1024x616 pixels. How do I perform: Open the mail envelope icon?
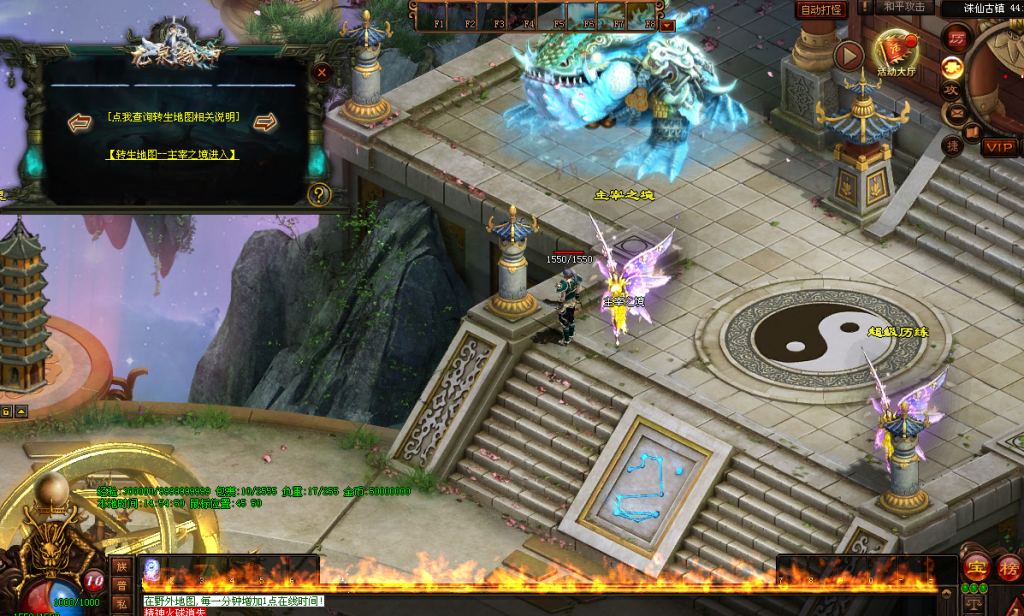coord(958,112)
